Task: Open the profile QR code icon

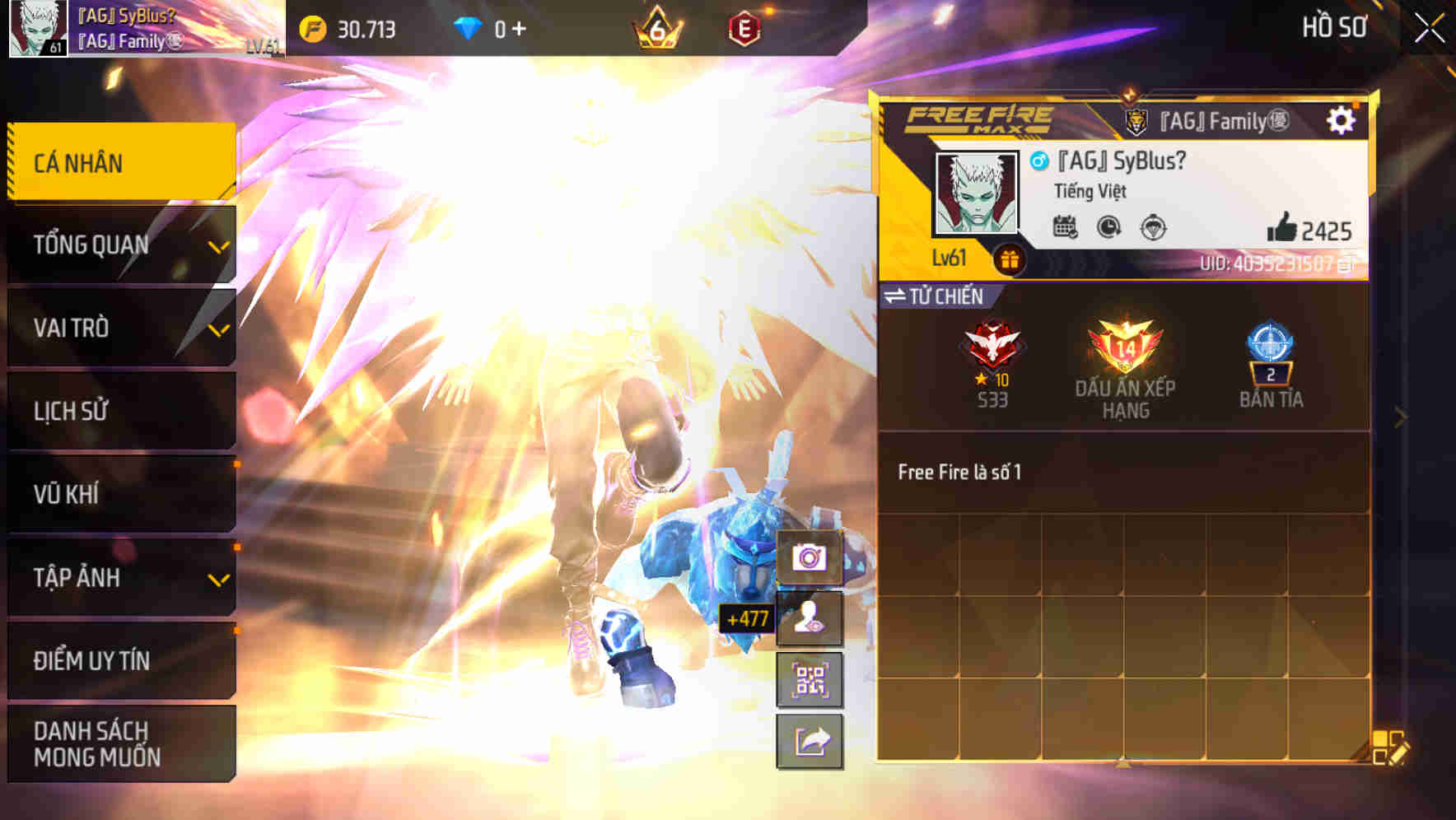Action: pos(810,680)
